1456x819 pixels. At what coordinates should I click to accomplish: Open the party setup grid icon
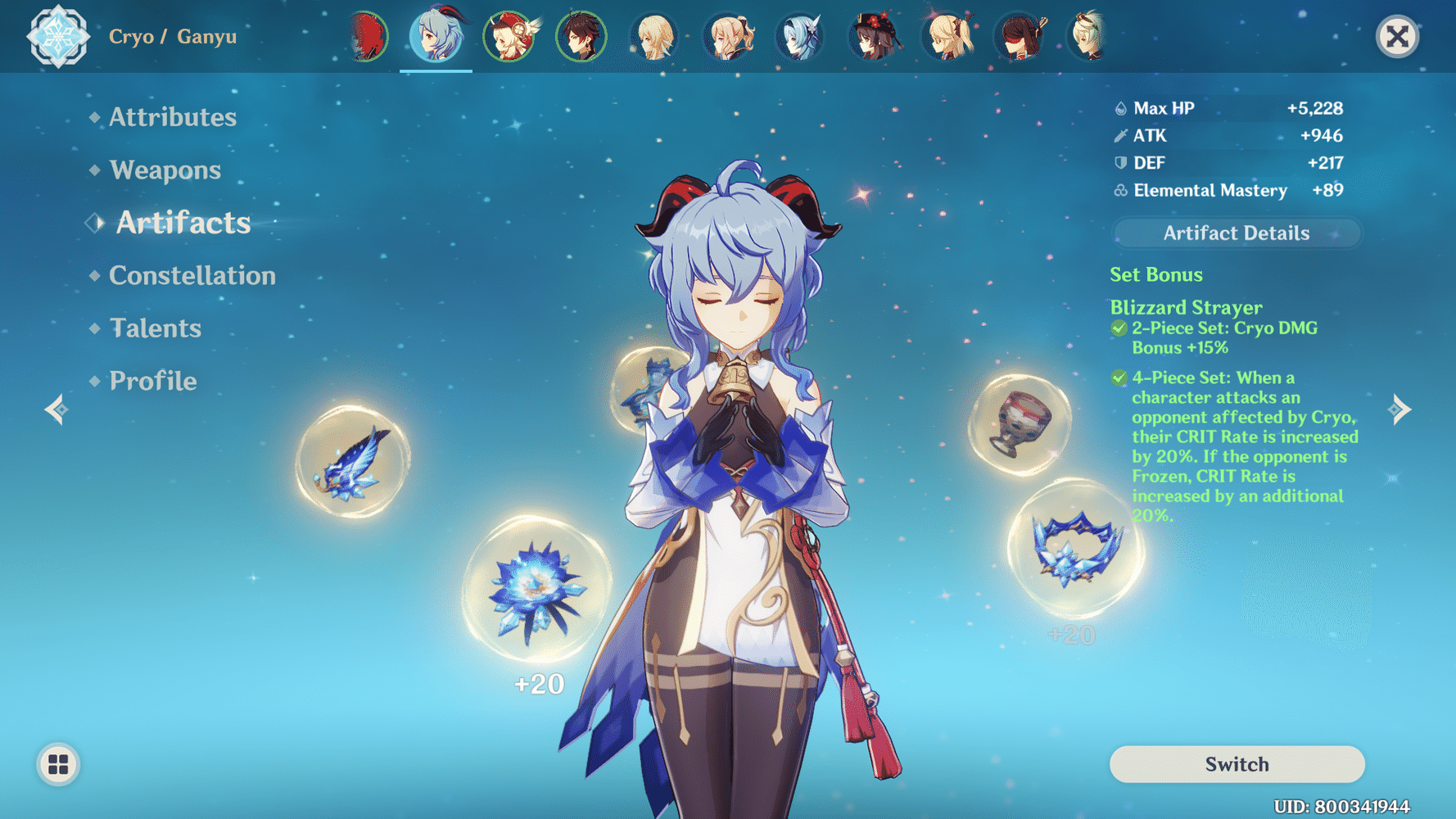click(x=57, y=765)
